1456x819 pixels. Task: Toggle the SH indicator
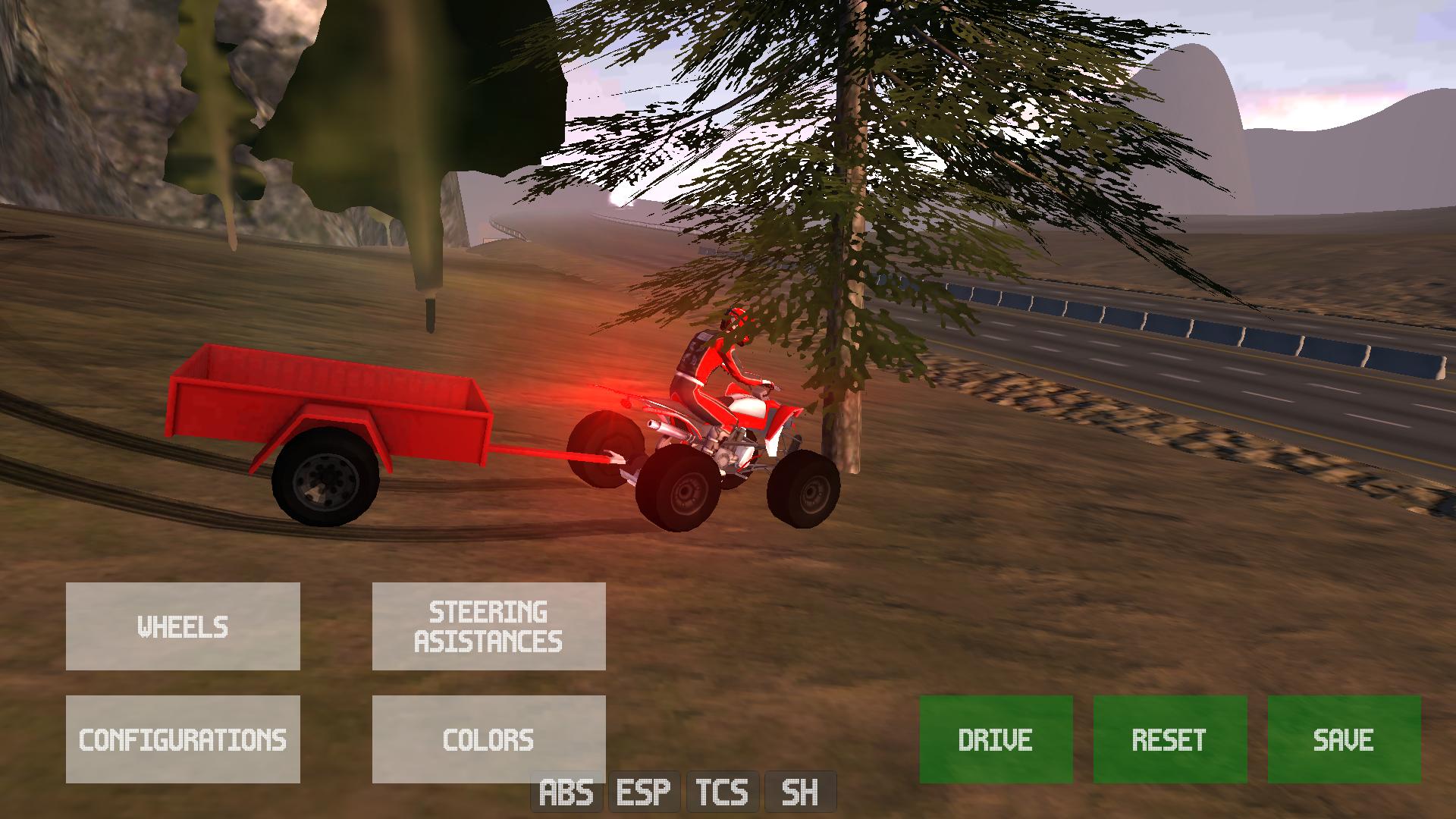pyautogui.click(x=800, y=793)
